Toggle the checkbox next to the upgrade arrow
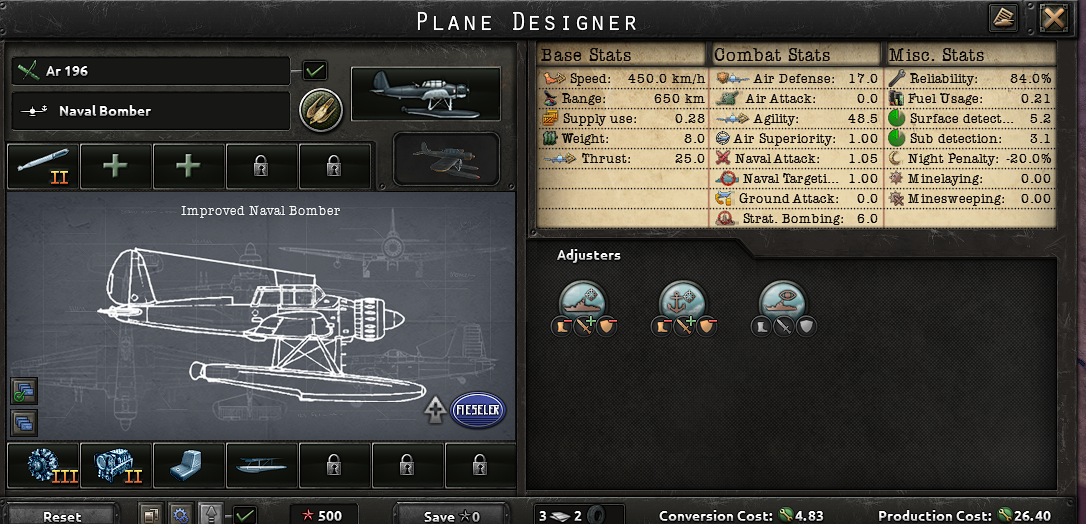This screenshot has height=524, width=1086. 244,515
